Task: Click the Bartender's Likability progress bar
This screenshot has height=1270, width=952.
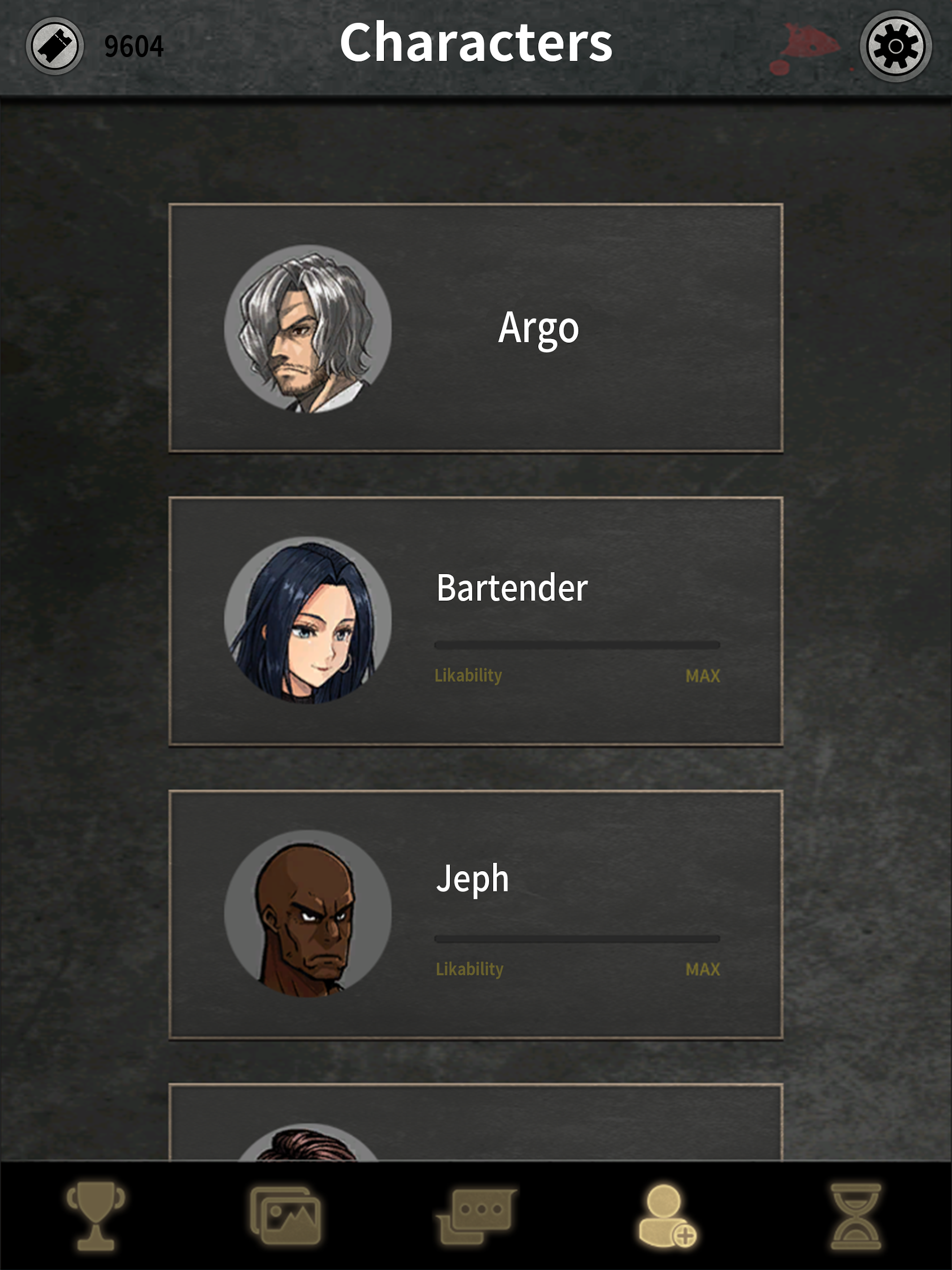Action: (577, 644)
